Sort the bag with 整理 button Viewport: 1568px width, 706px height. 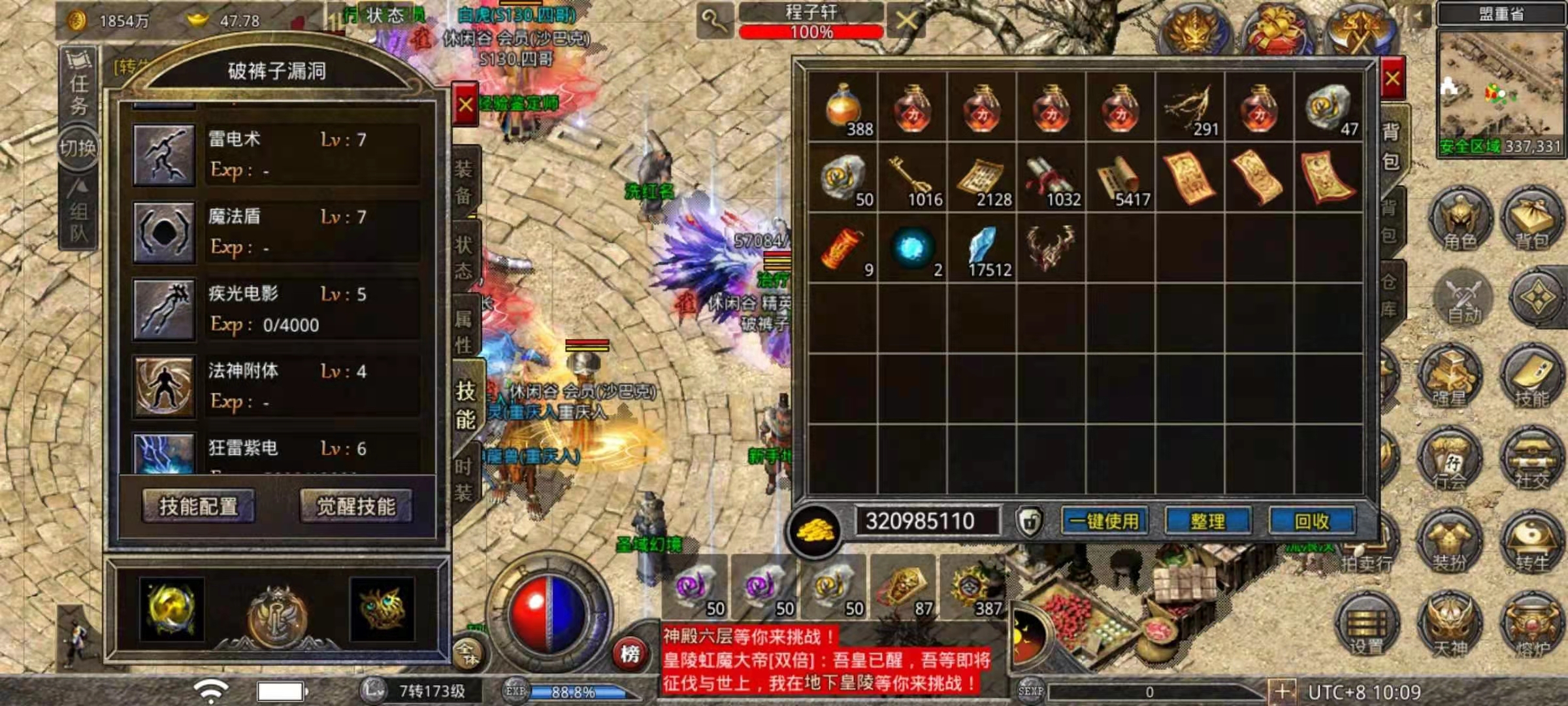(1208, 521)
